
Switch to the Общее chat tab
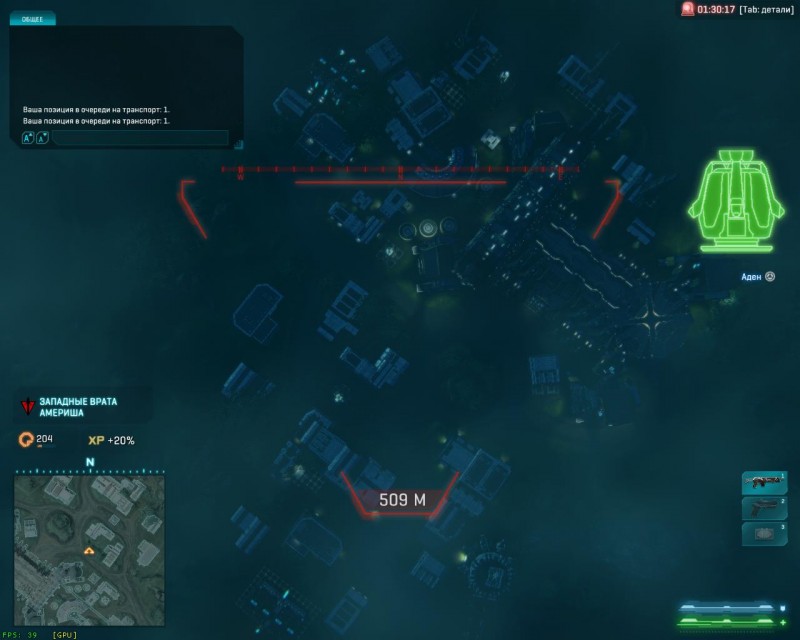tap(32, 19)
